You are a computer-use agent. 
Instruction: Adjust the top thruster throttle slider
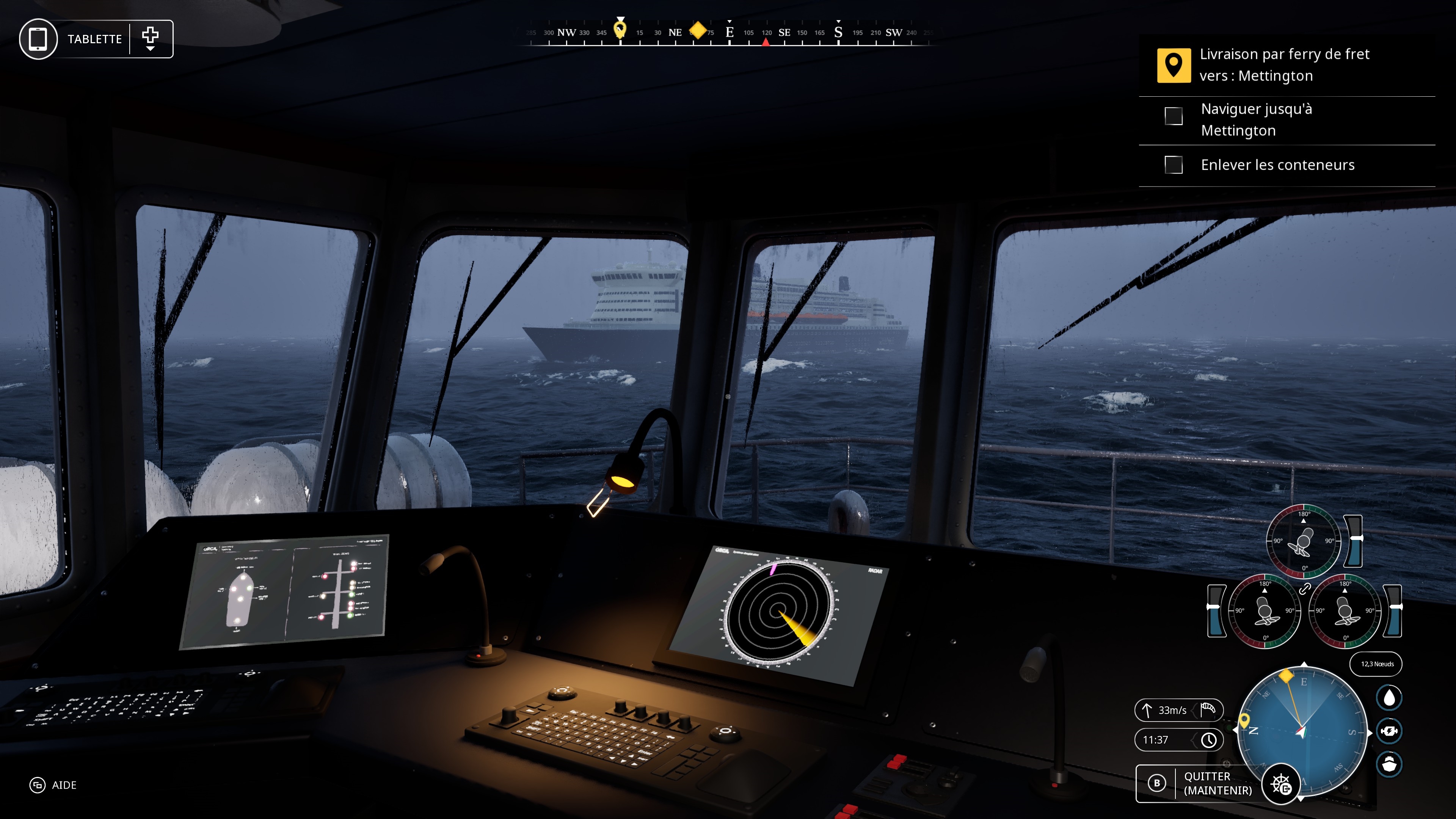(1354, 540)
